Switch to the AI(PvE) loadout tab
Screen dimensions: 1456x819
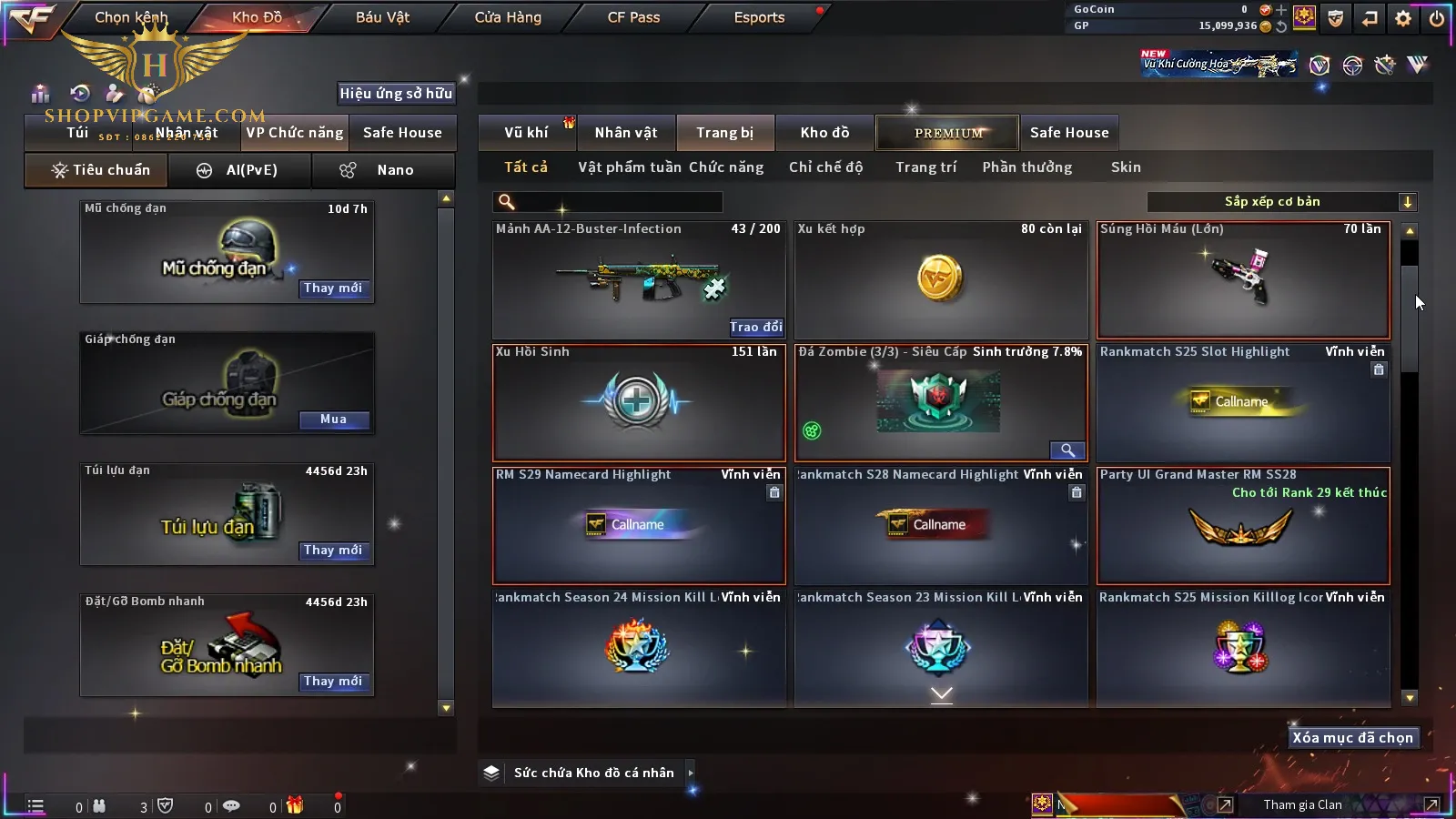(240, 170)
